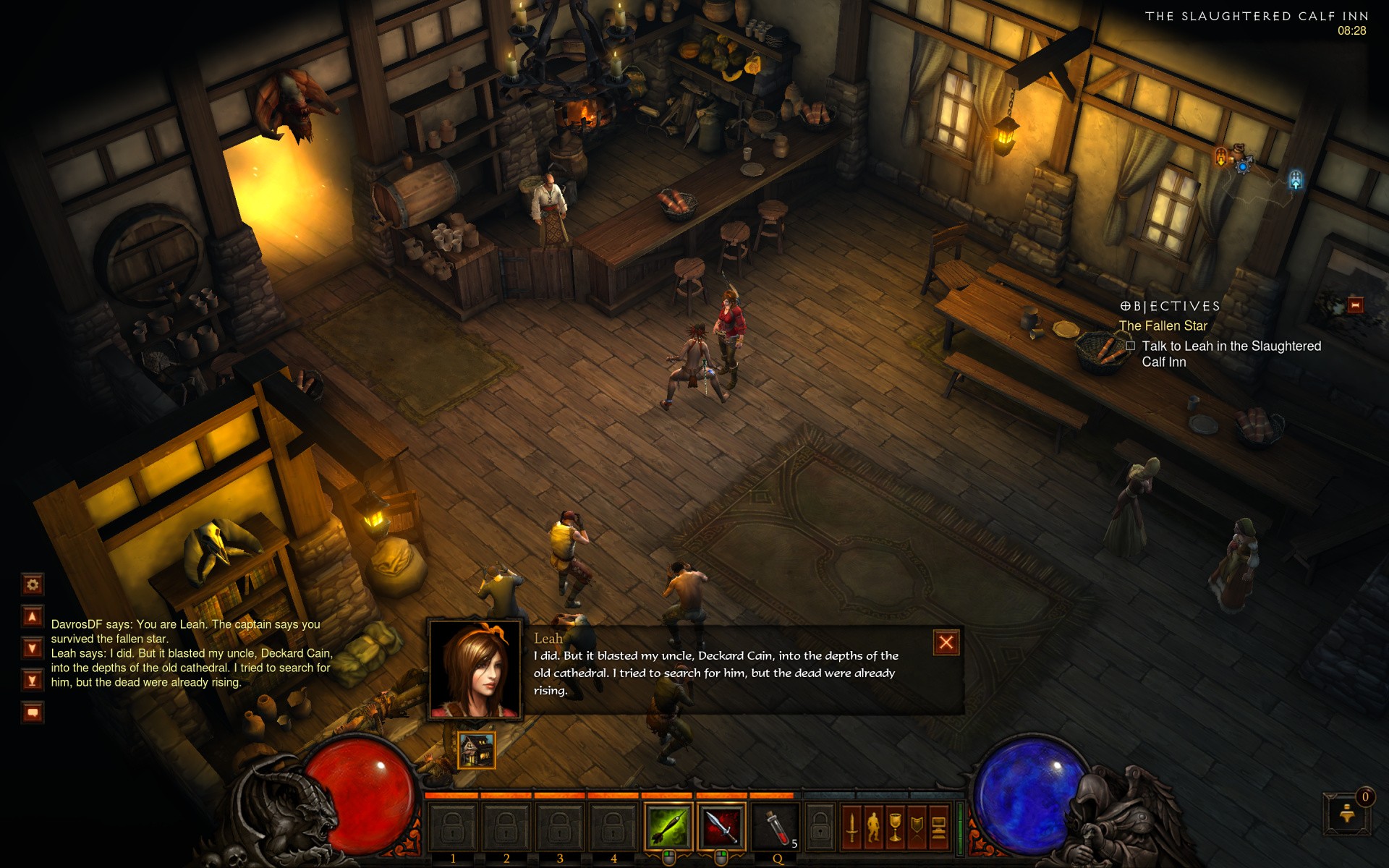Open the sword-icon skills menu button
Viewport: 1389px width, 868px height.
pyautogui.click(x=851, y=827)
